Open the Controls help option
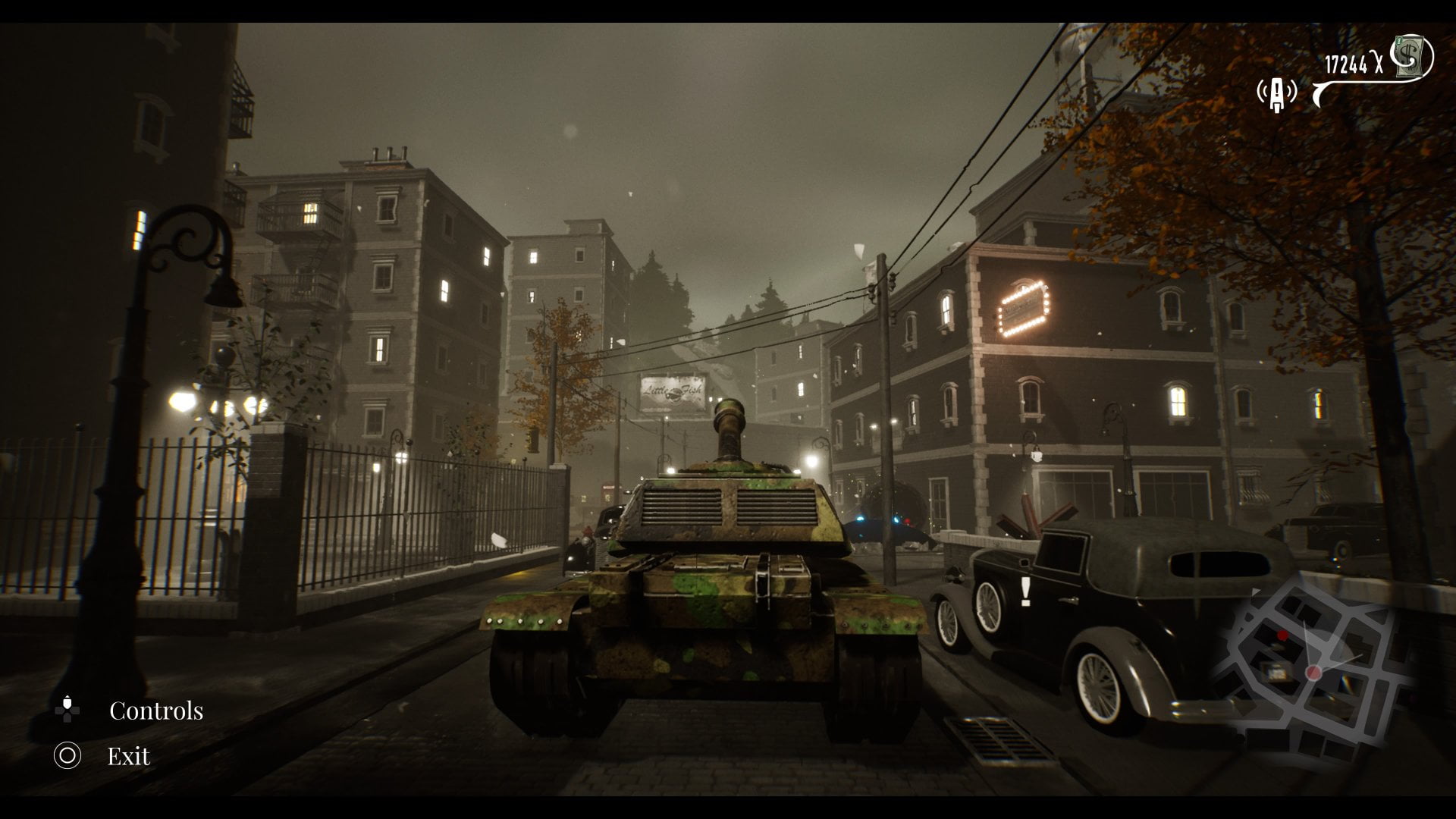The image size is (1456, 819). pos(155,711)
